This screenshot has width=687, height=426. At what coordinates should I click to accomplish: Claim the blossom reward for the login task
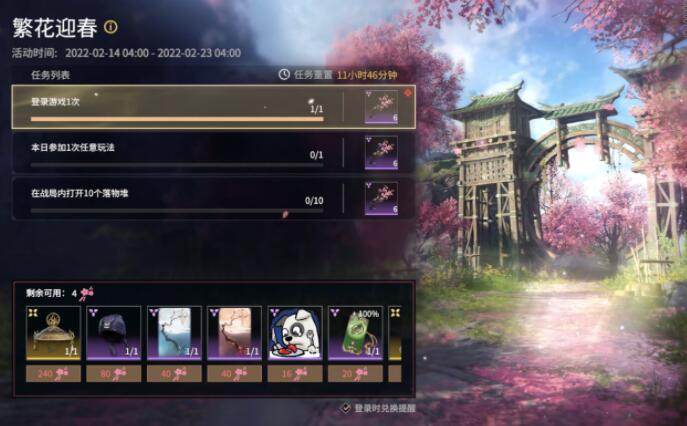pos(381,107)
